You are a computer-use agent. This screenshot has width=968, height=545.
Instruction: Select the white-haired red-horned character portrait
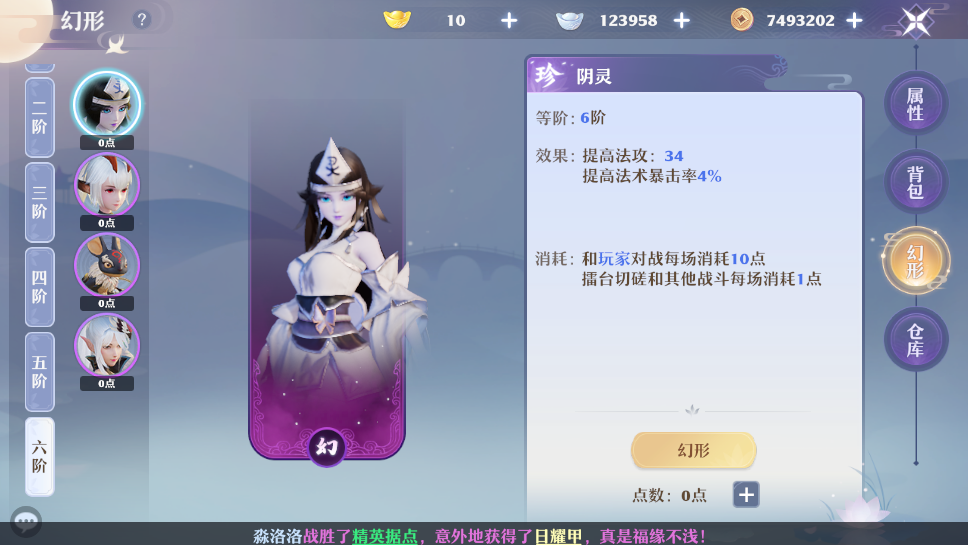point(107,184)
